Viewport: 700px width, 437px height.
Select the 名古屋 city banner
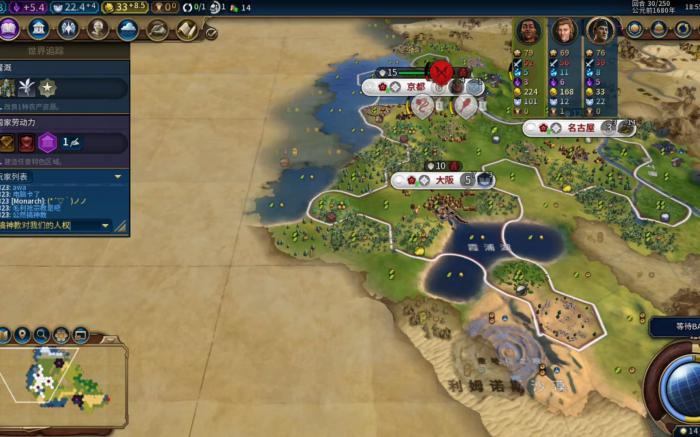[580, 128]
